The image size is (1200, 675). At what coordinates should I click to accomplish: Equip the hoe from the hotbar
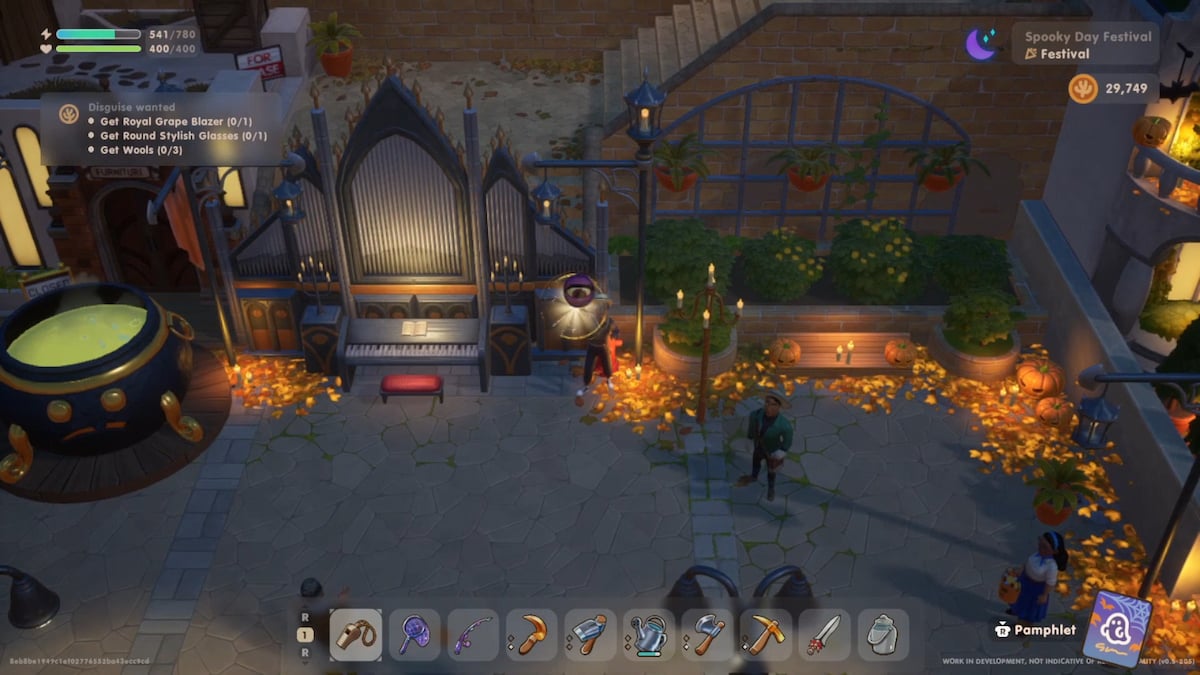click(590, 635)
